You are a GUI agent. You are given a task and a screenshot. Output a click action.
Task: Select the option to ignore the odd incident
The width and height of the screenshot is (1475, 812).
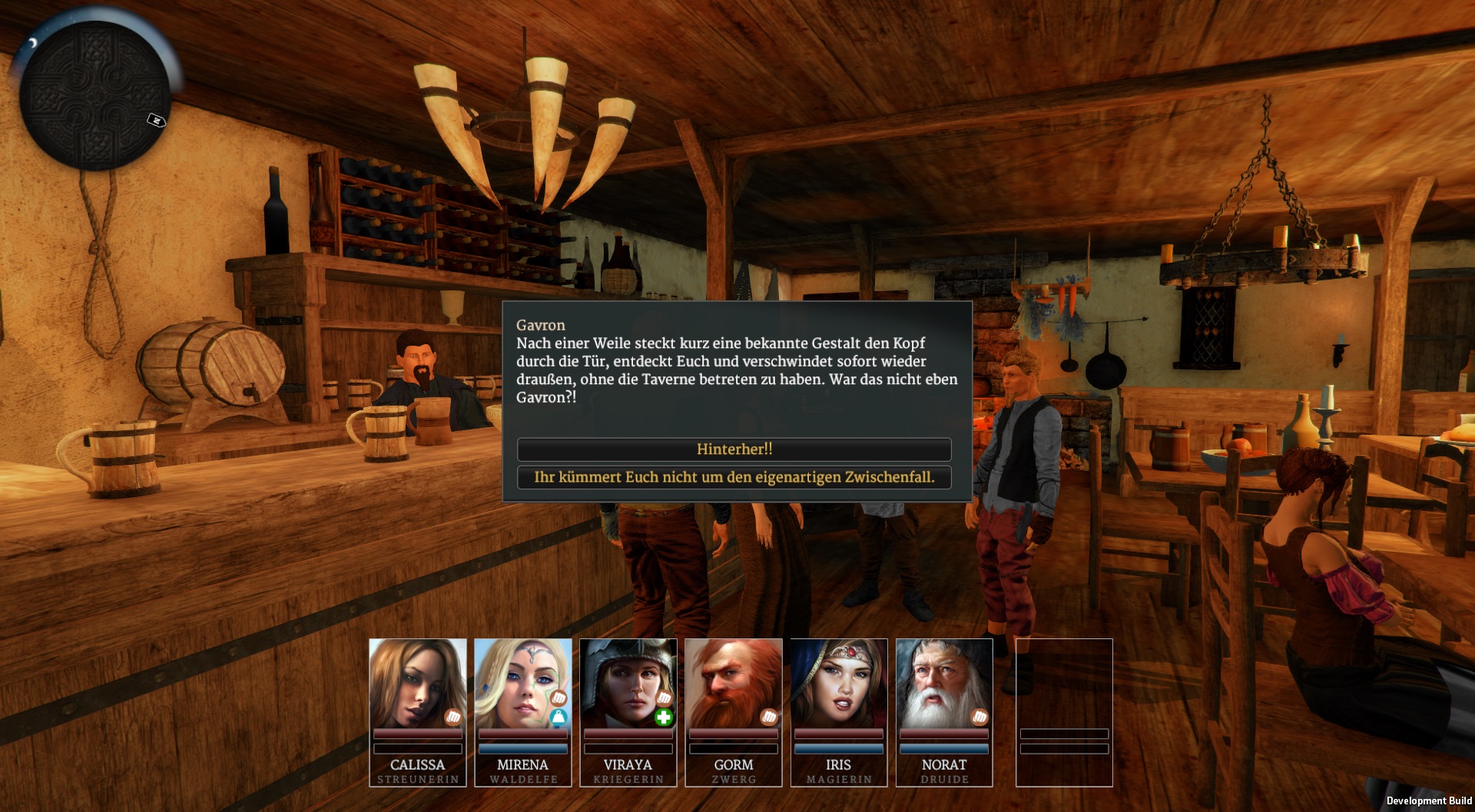point(734,477)
